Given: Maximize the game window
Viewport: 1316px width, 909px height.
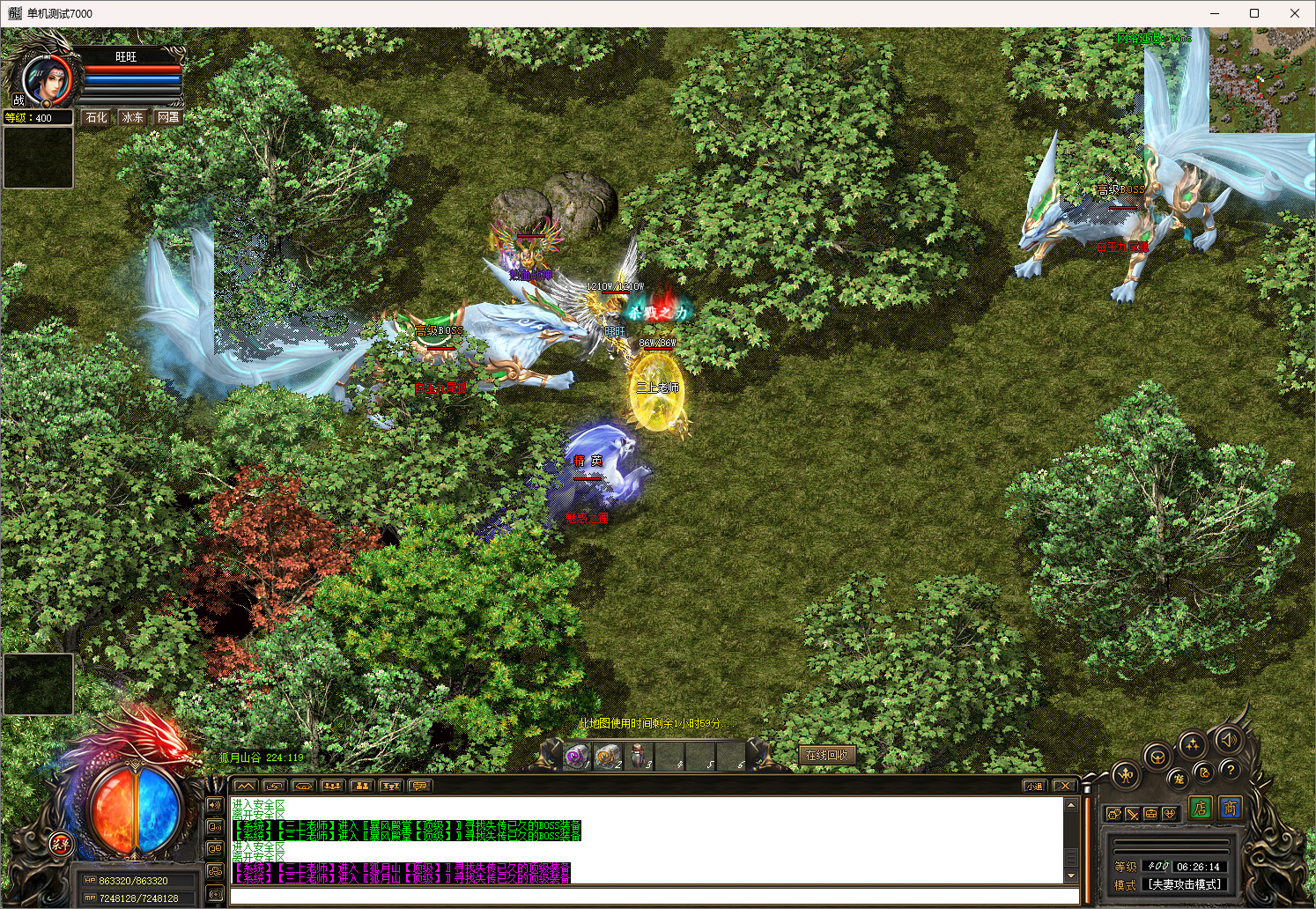Looking at the screenshot, I should (x=1254, y=13).
